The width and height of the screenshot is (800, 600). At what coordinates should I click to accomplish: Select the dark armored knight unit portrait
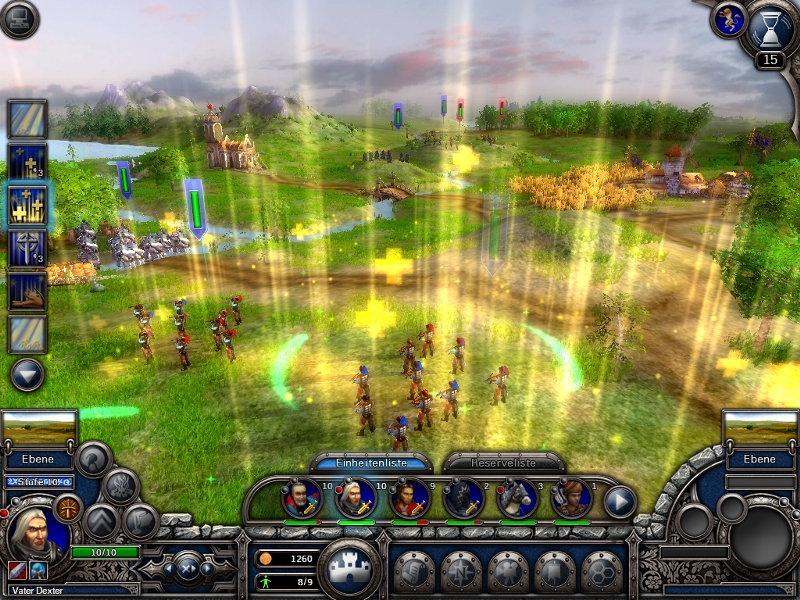(464, 497)
